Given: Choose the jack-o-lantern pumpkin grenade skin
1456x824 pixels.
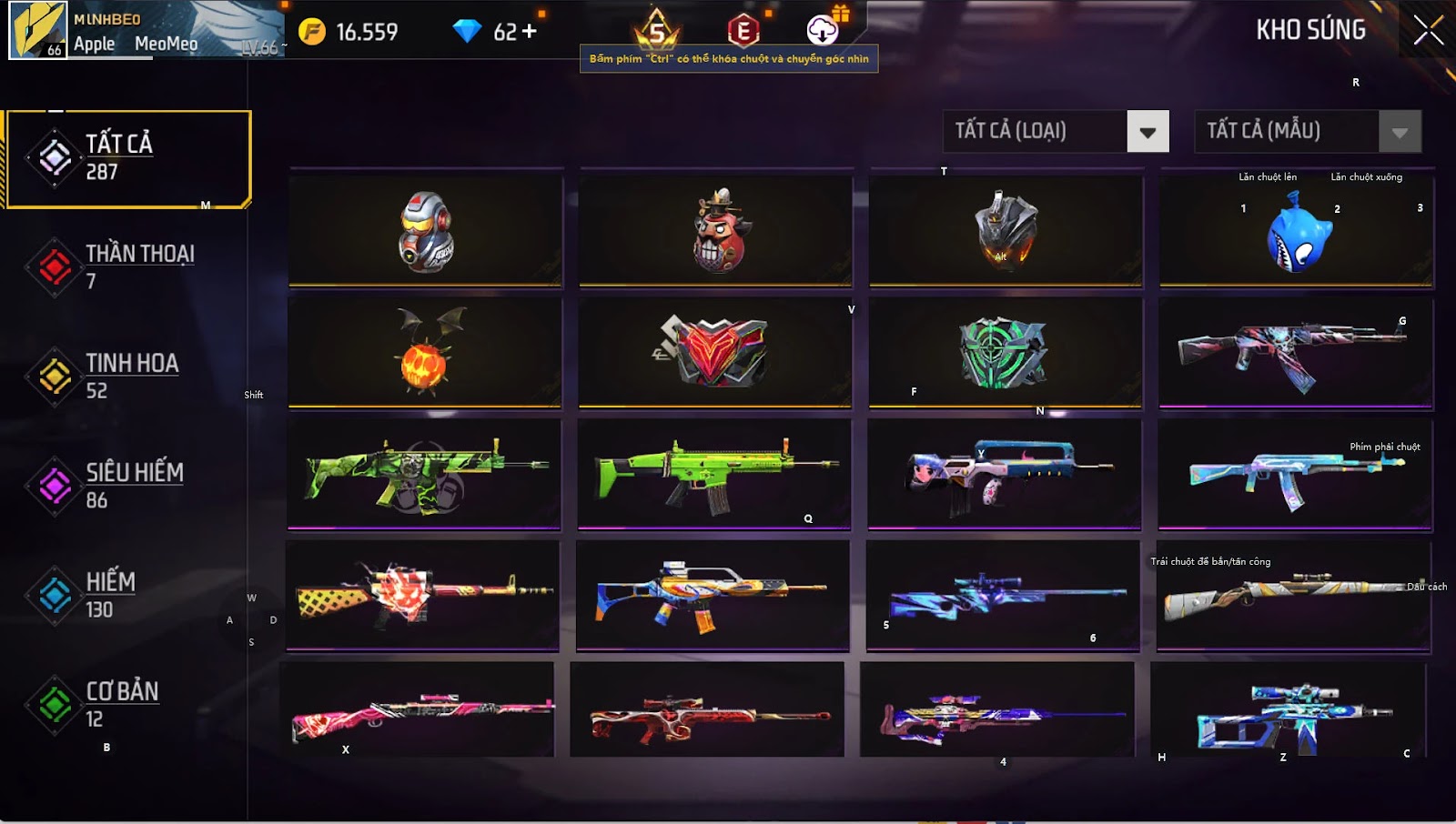Looking at the screenshot, I should click(425, 353).
